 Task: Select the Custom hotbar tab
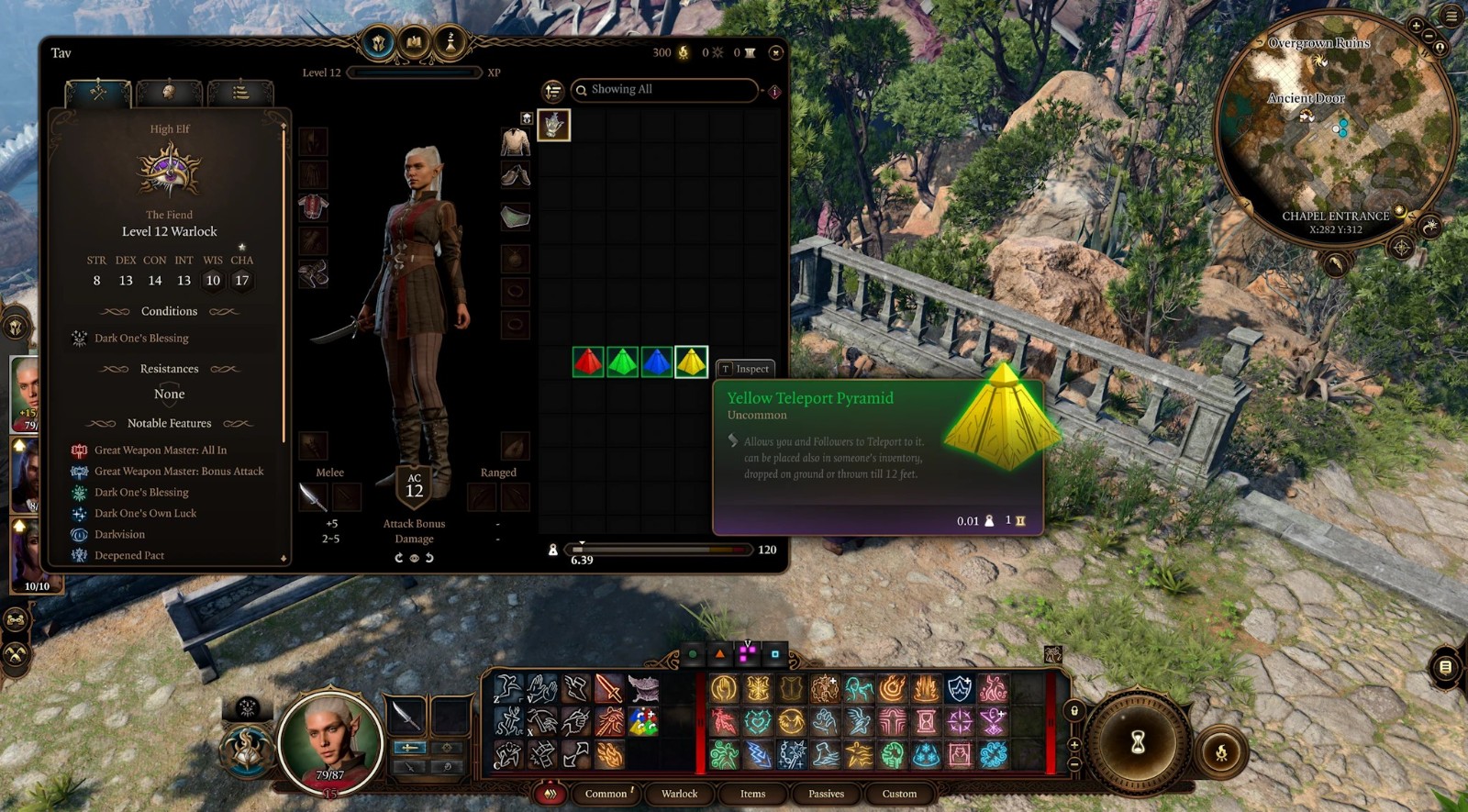click(899, 794)
